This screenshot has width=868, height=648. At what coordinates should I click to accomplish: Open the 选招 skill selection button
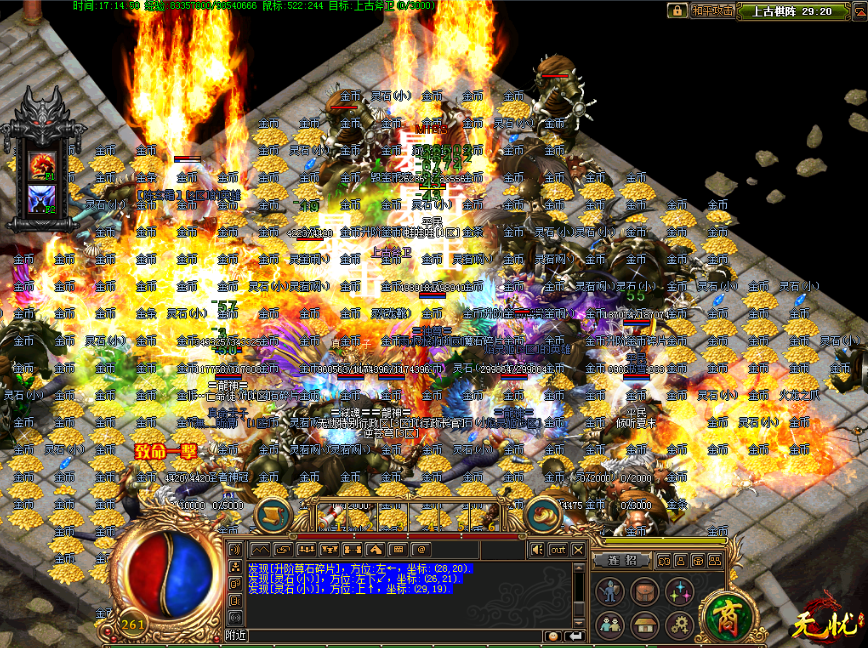(x=622, y=560)
